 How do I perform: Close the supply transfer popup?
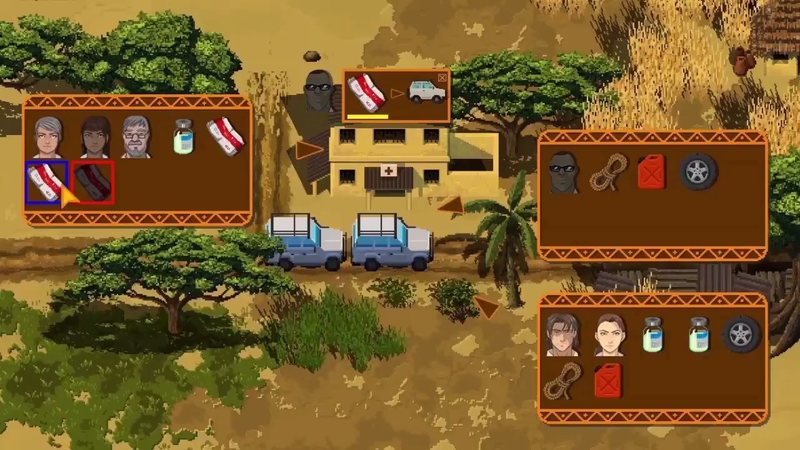coord(443,76)
